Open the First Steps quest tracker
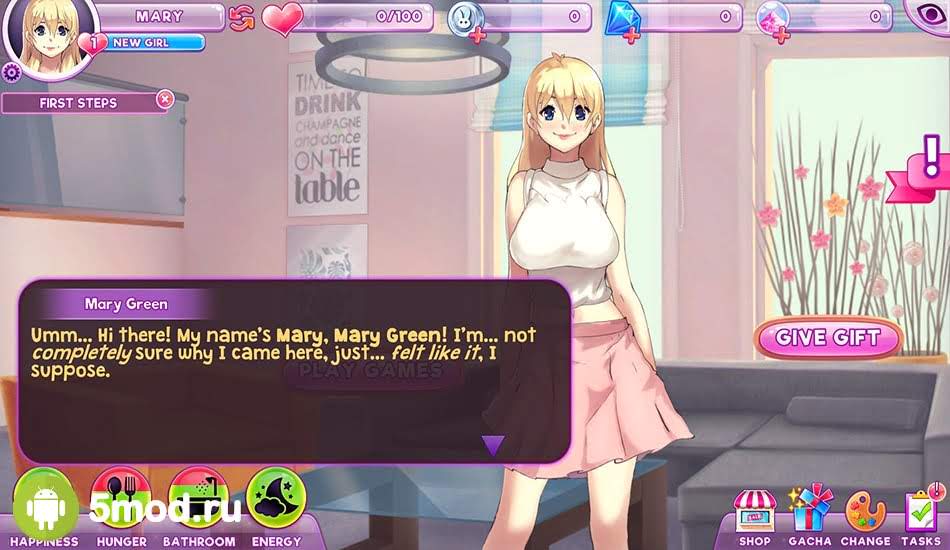 pos(78,103)
